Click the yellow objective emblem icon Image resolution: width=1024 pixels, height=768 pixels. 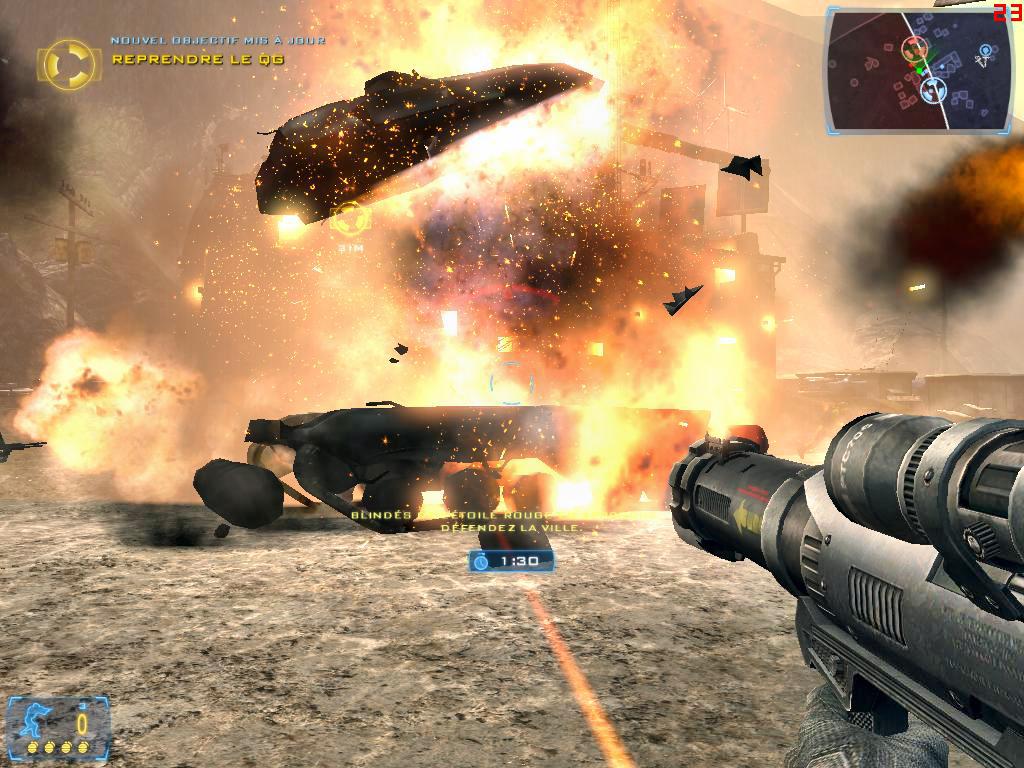coord(68,62)
